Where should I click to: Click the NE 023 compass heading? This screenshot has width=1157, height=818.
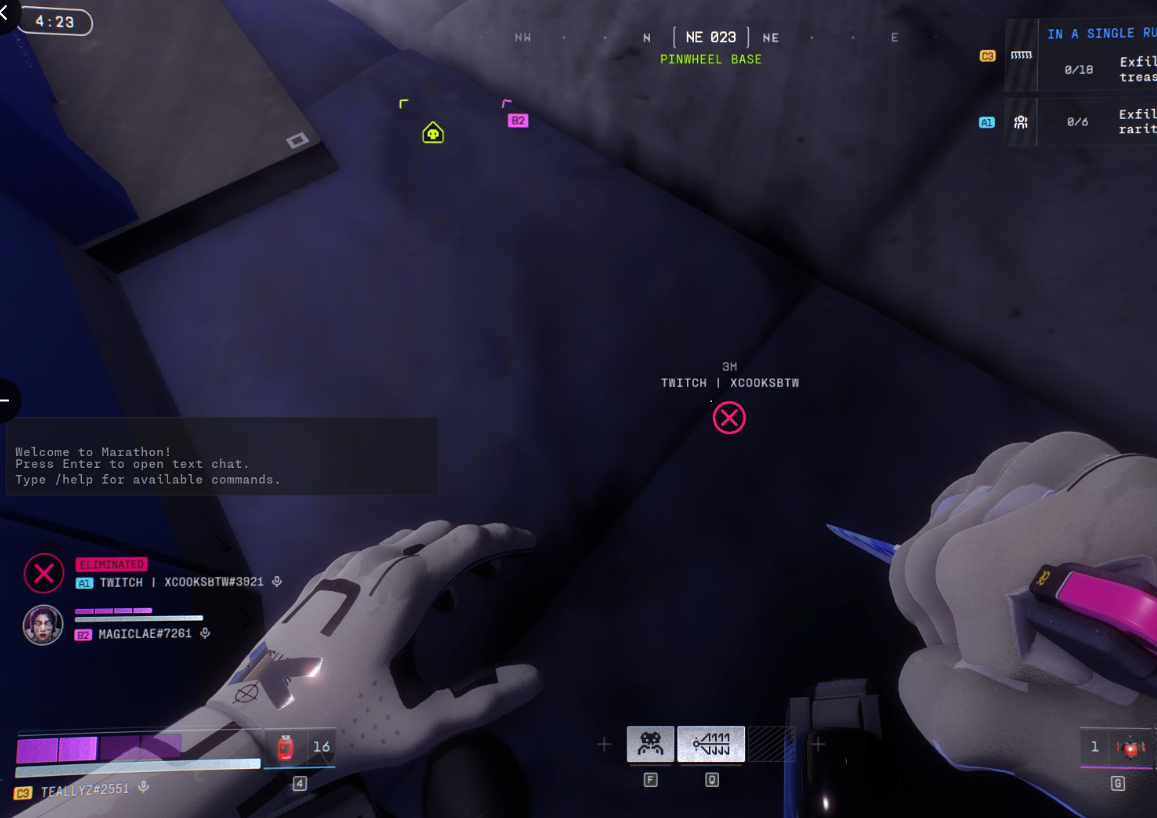(x=711, y=38)
